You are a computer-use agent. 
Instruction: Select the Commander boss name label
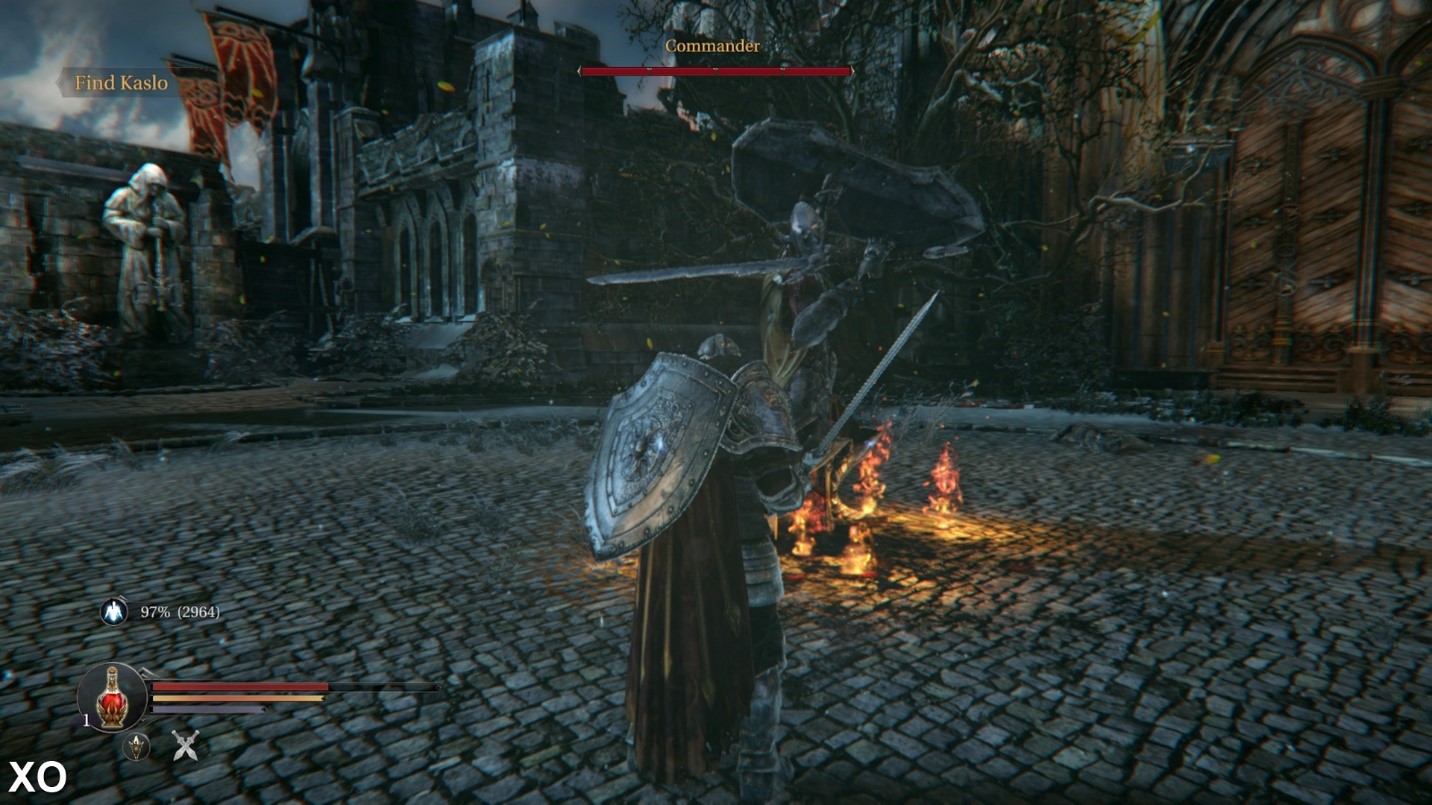click(714, 46)
